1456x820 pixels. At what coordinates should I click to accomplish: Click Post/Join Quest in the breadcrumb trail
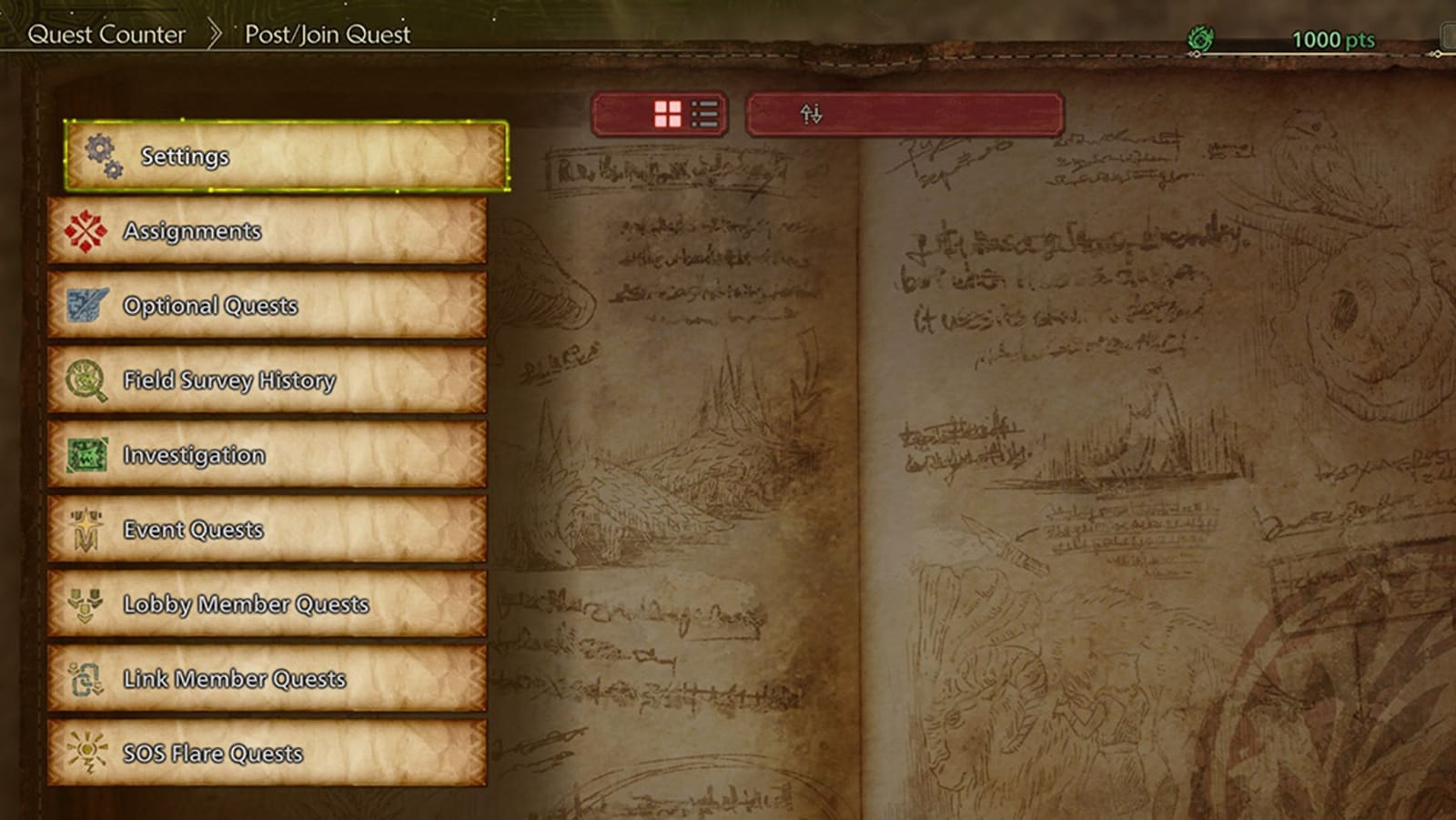tap(326, 35)
